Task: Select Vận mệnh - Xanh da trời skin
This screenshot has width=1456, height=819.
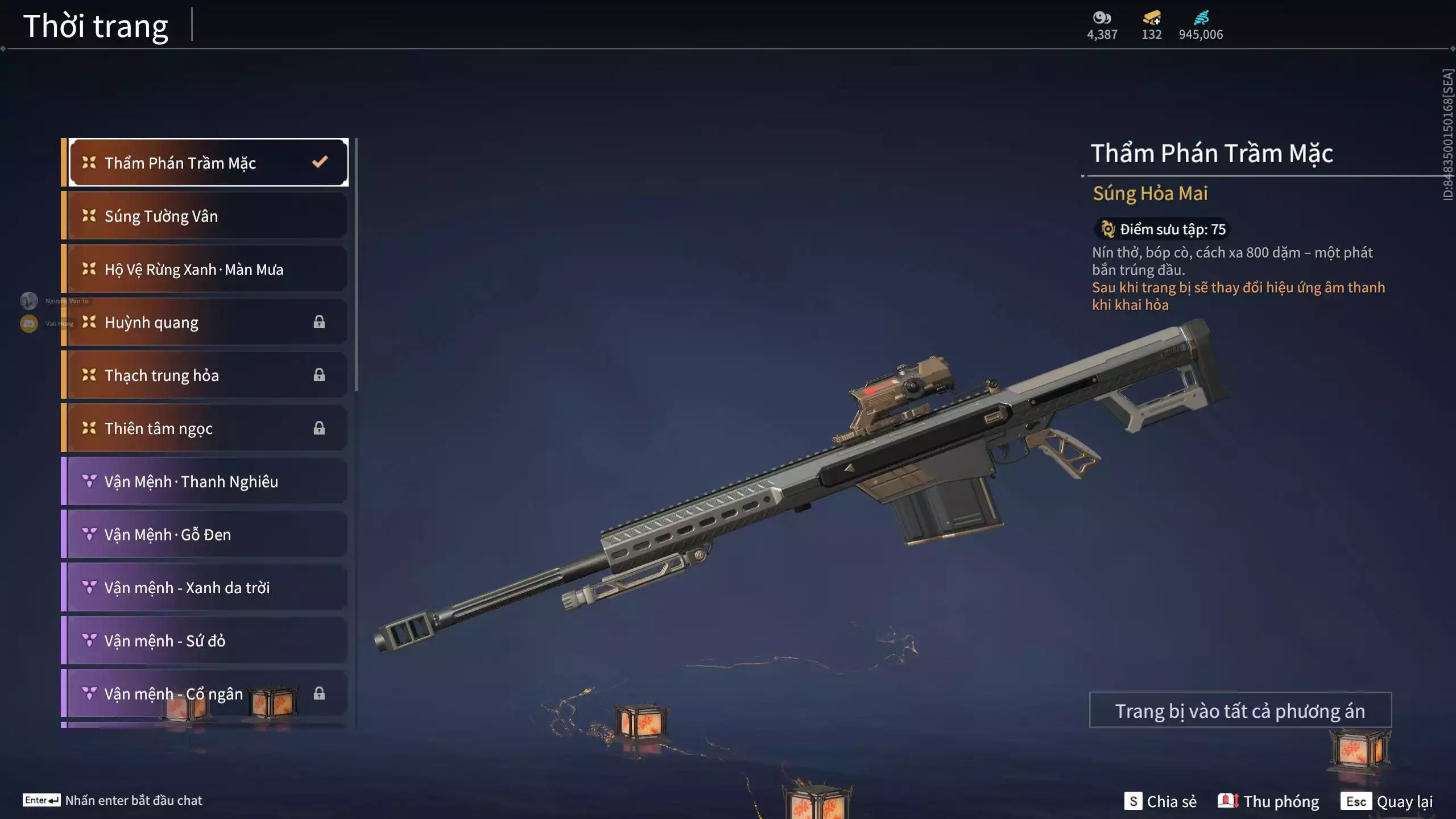Action: 208,588
